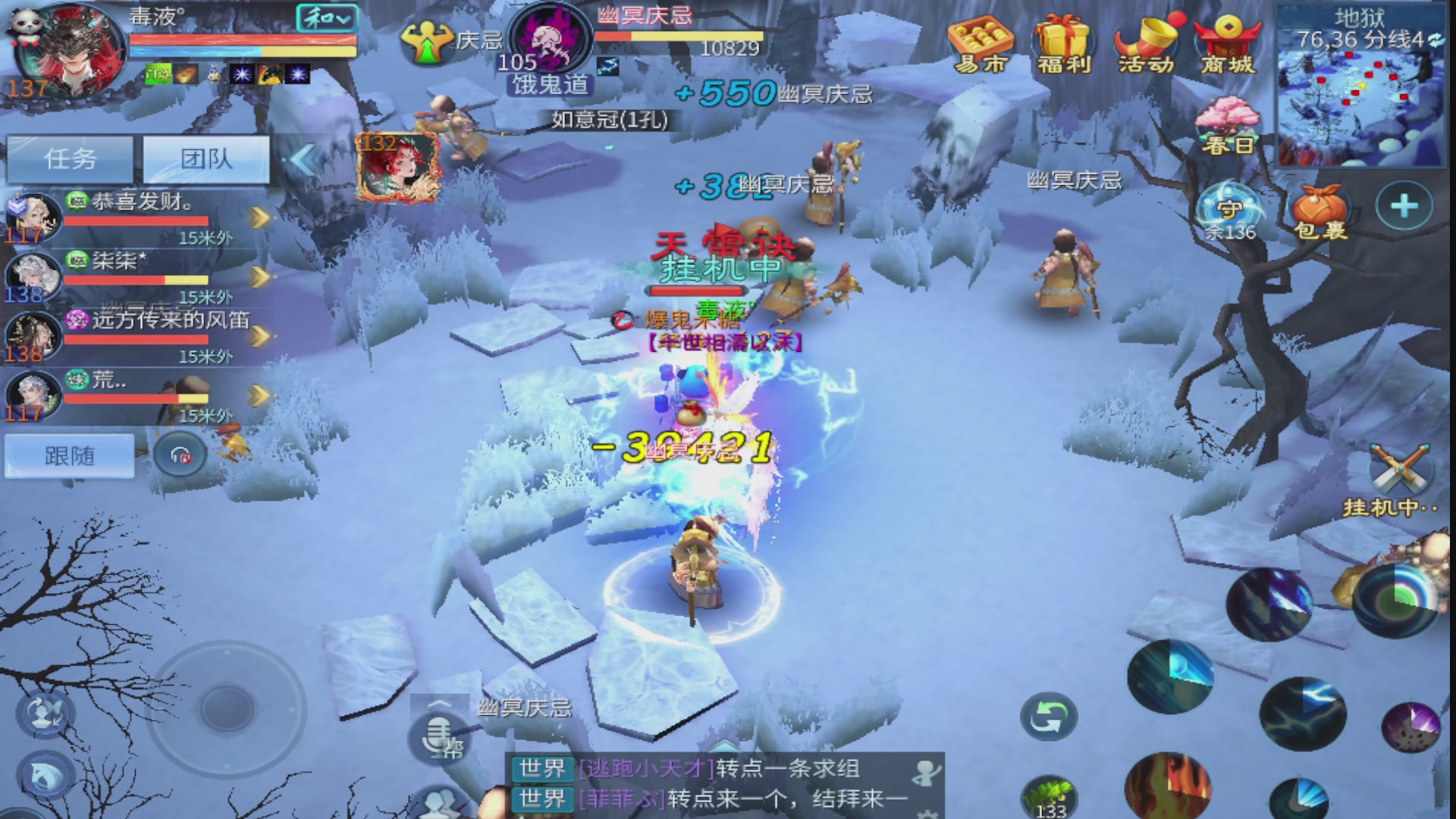The image size is (1456, 819).
Task: Open the 和 attack mode dropdown
Action: tap(326, 17)
